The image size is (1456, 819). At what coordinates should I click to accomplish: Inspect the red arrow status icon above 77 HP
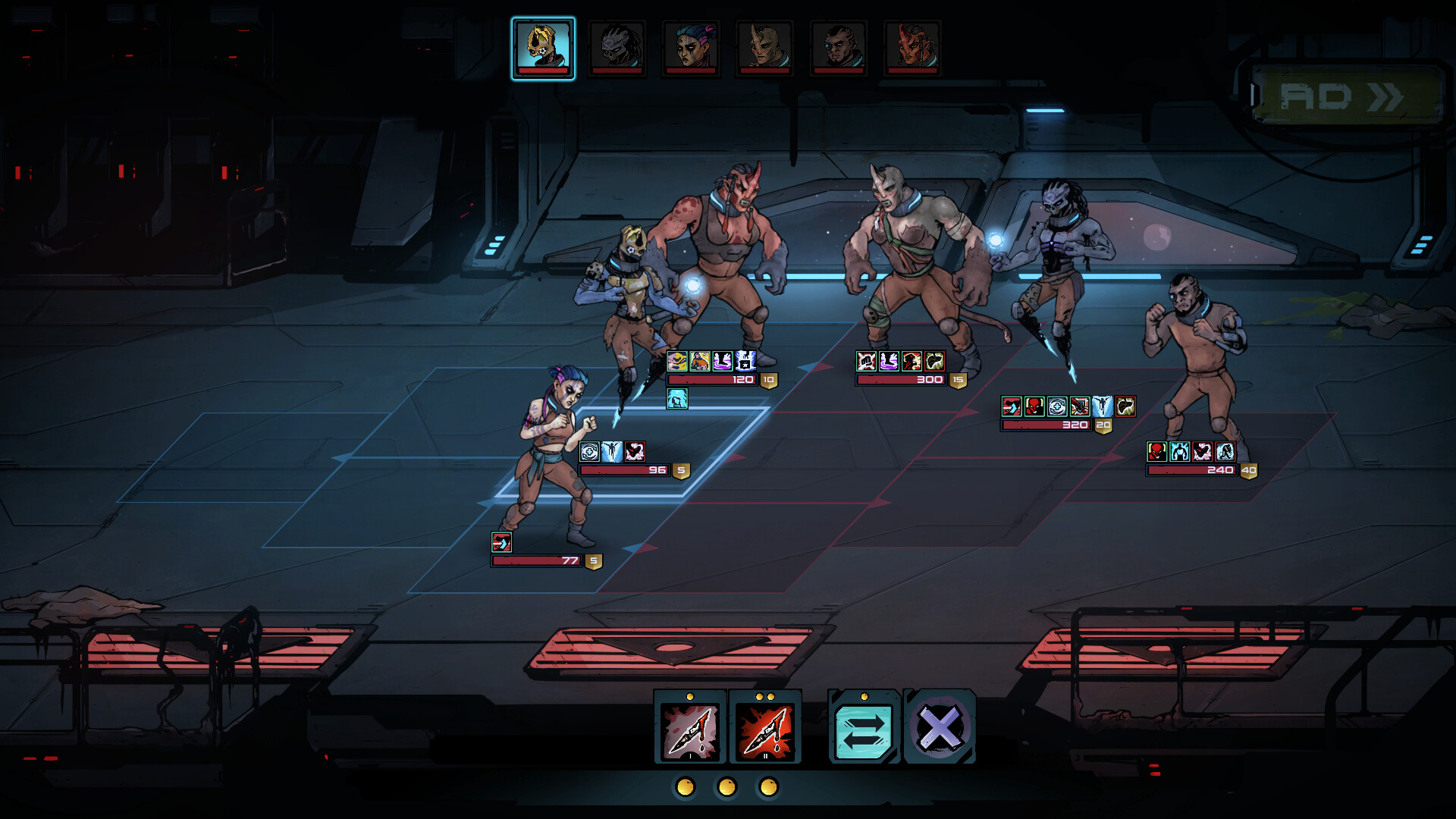point(501,542)
